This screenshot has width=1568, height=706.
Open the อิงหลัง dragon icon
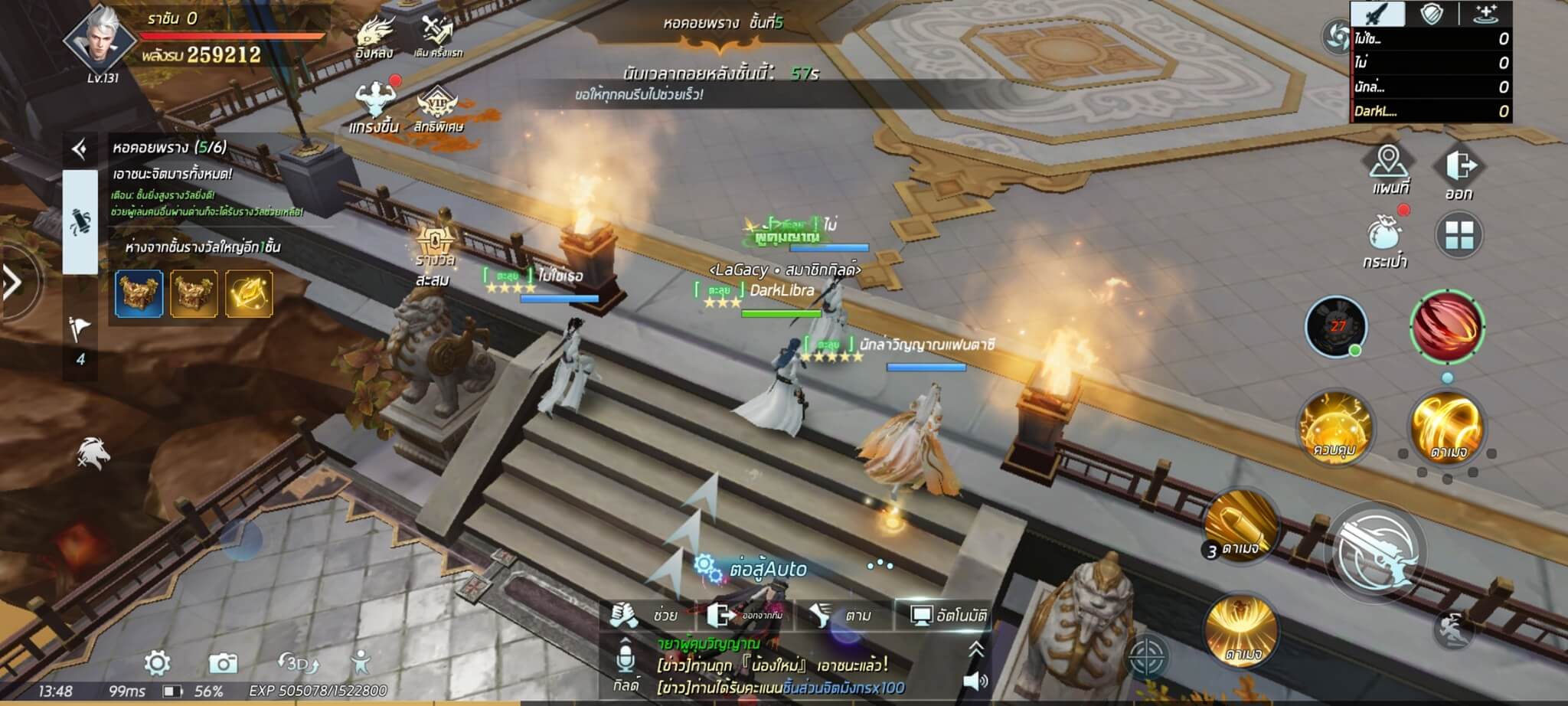tap(374, 37)
